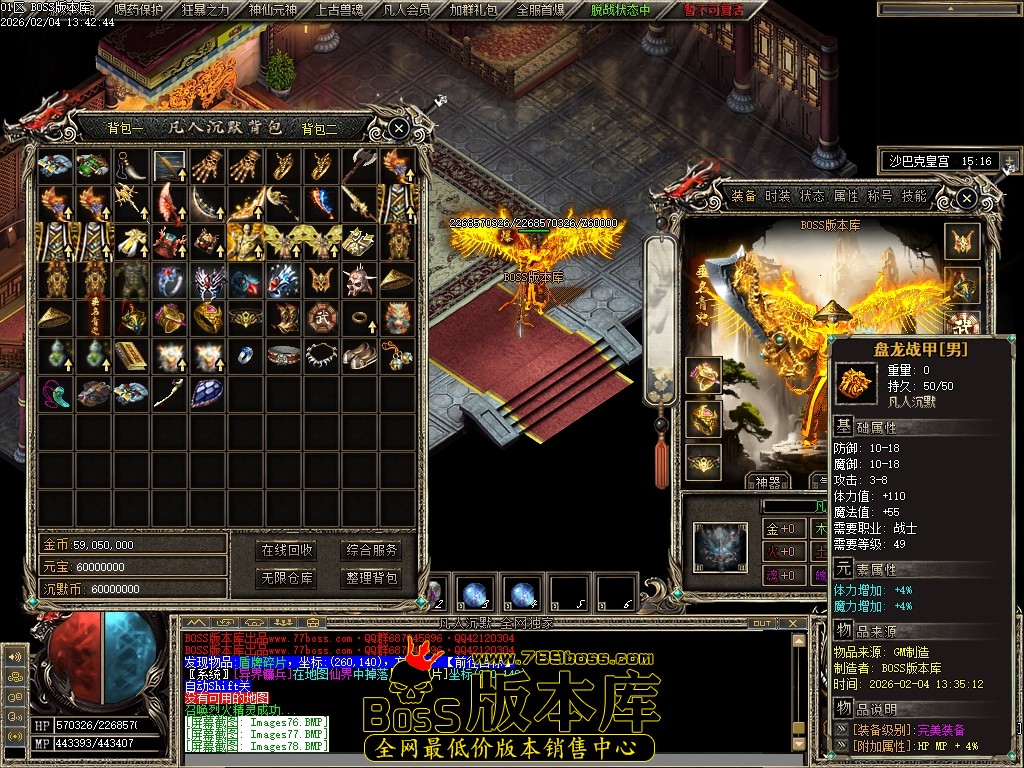Image resolution: width=1024 pixels, height=768 pixels.
Task: Open the 喝药保护 potion protection menu
Action: (x=138, y=10)
